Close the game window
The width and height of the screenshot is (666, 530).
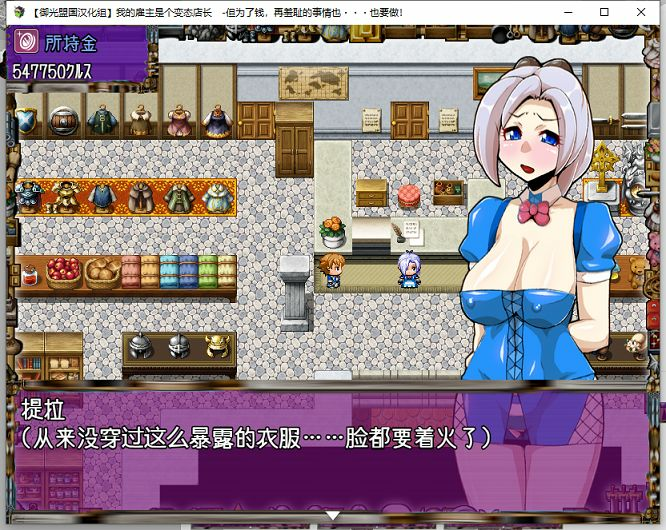click(644, 13)
